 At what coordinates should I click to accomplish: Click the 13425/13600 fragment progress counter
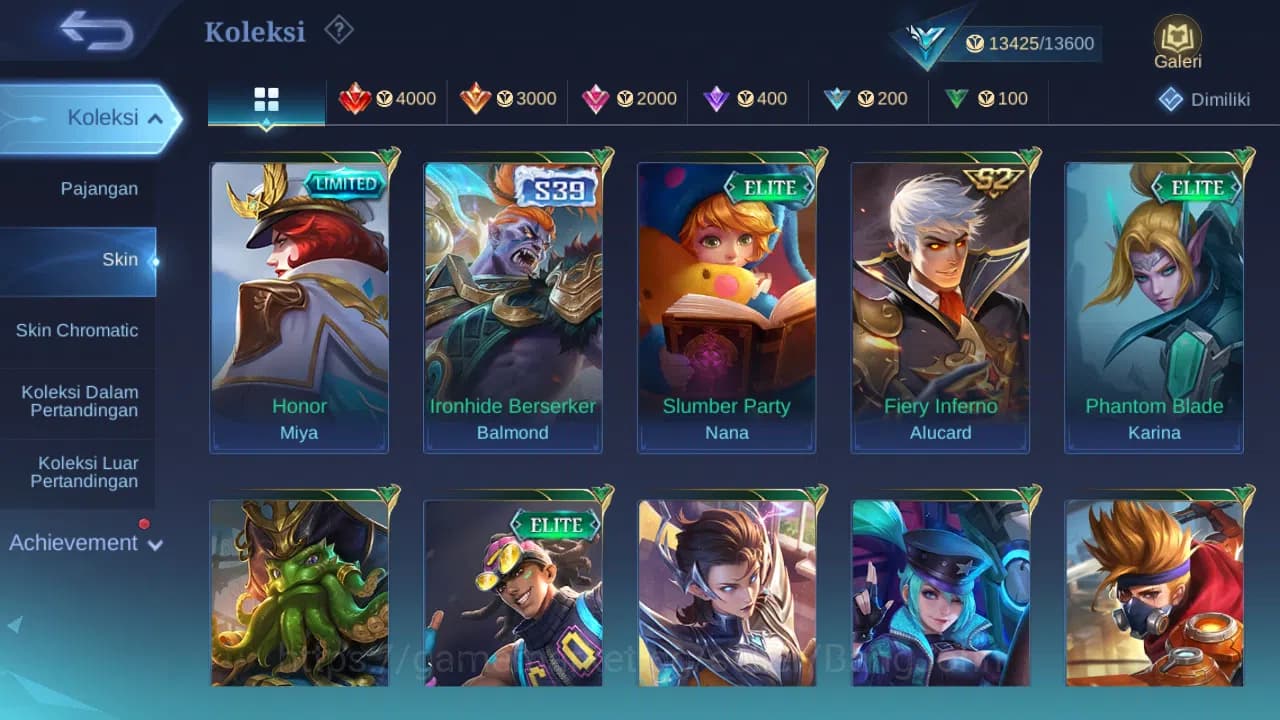tap(1030, 43)
